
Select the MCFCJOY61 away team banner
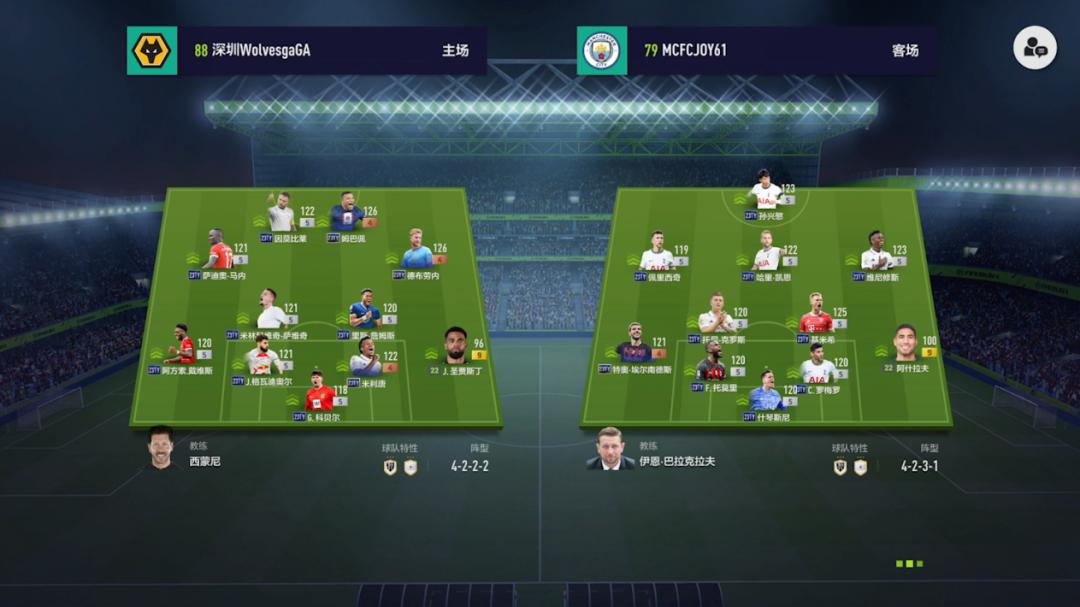pos(756,50)
